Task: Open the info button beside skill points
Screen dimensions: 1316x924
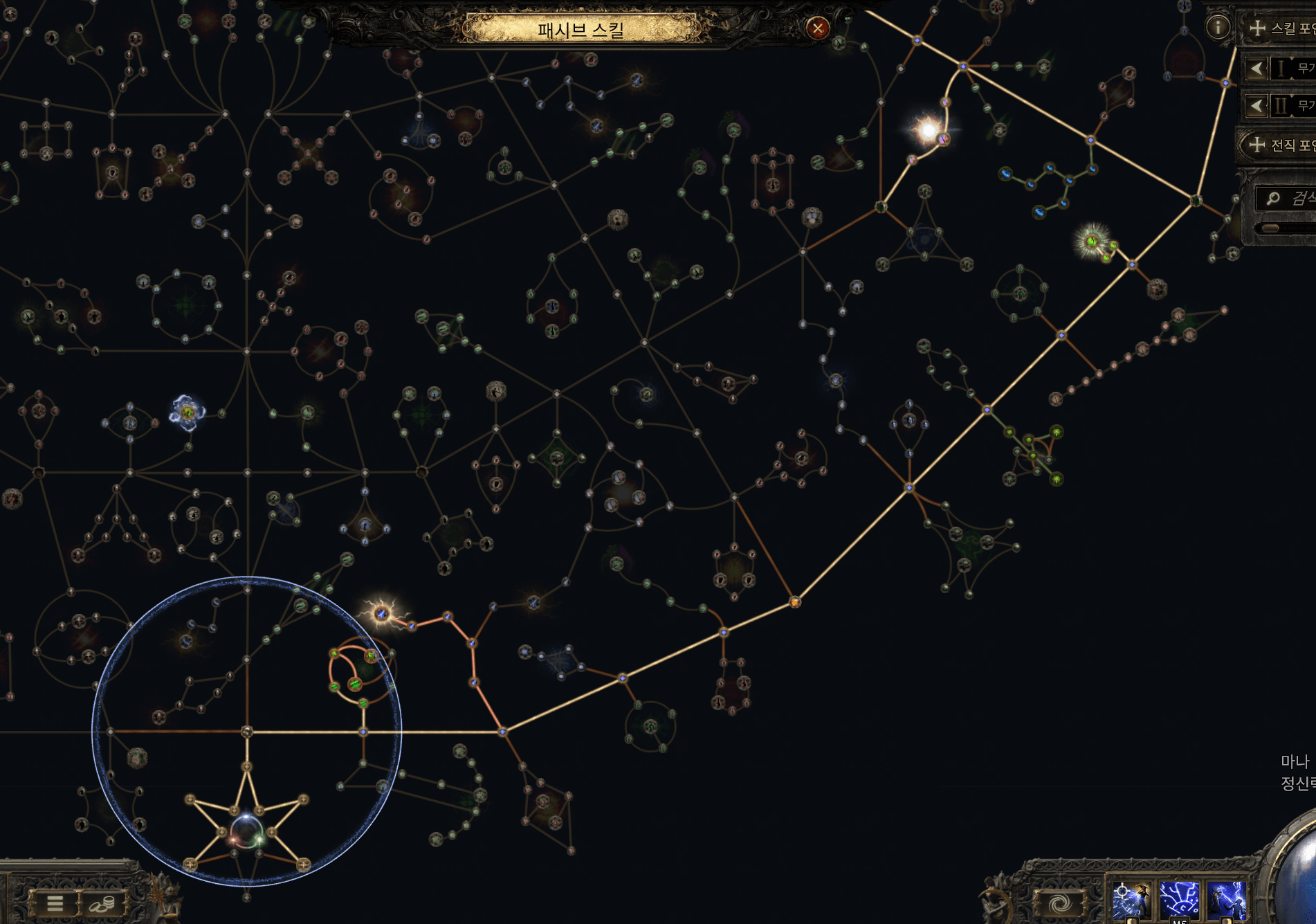Action: (x=1218, y=28)
